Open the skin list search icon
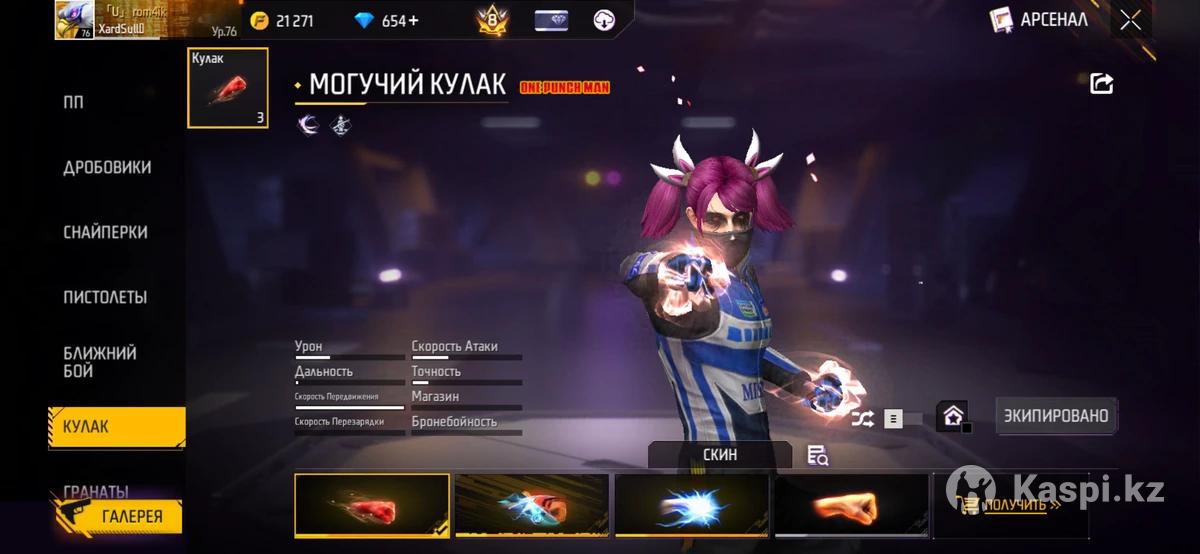1200x554 pixels. pyautogui.click(x=817, y=456)
